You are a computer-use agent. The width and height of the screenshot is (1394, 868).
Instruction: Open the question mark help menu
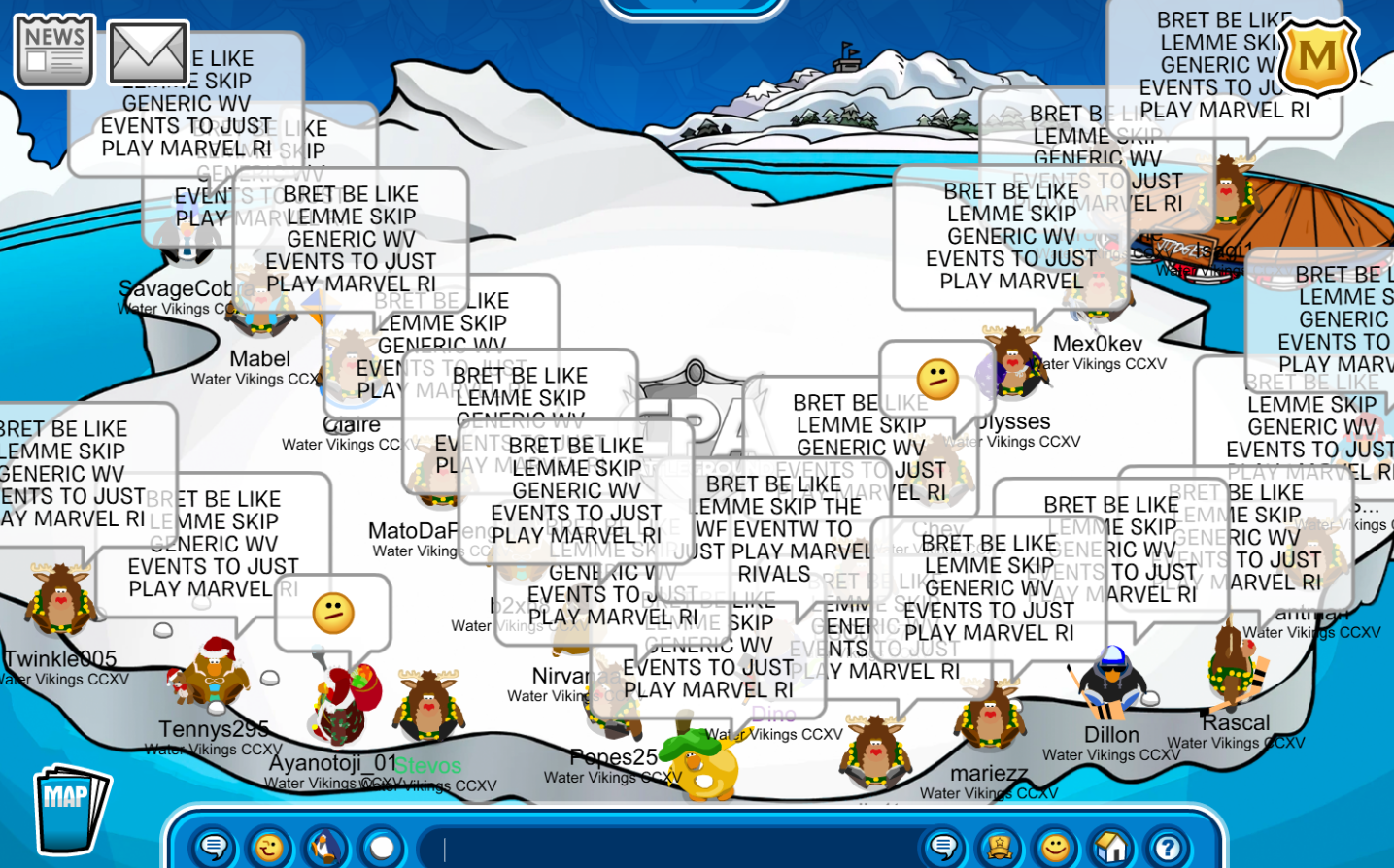click(x=1167, y=848)
